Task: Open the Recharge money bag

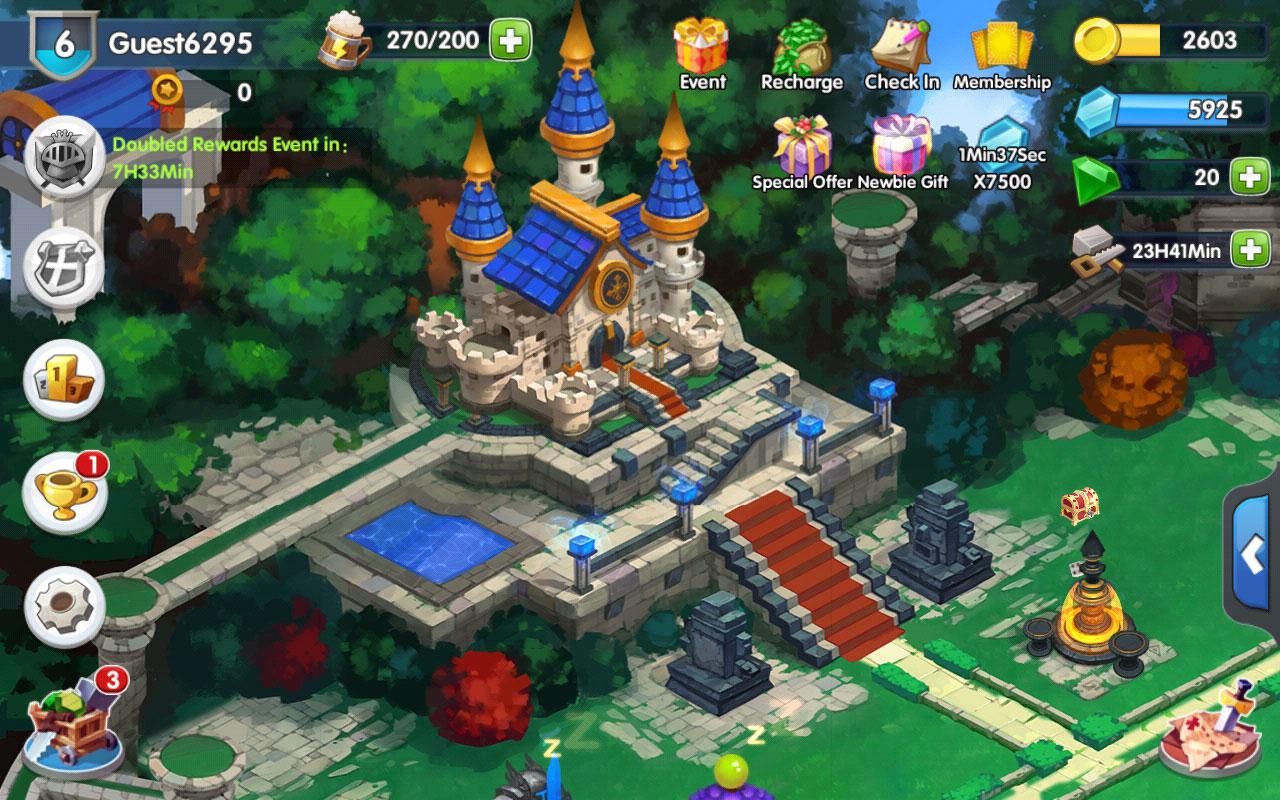Action: click(x=801, y=48)
